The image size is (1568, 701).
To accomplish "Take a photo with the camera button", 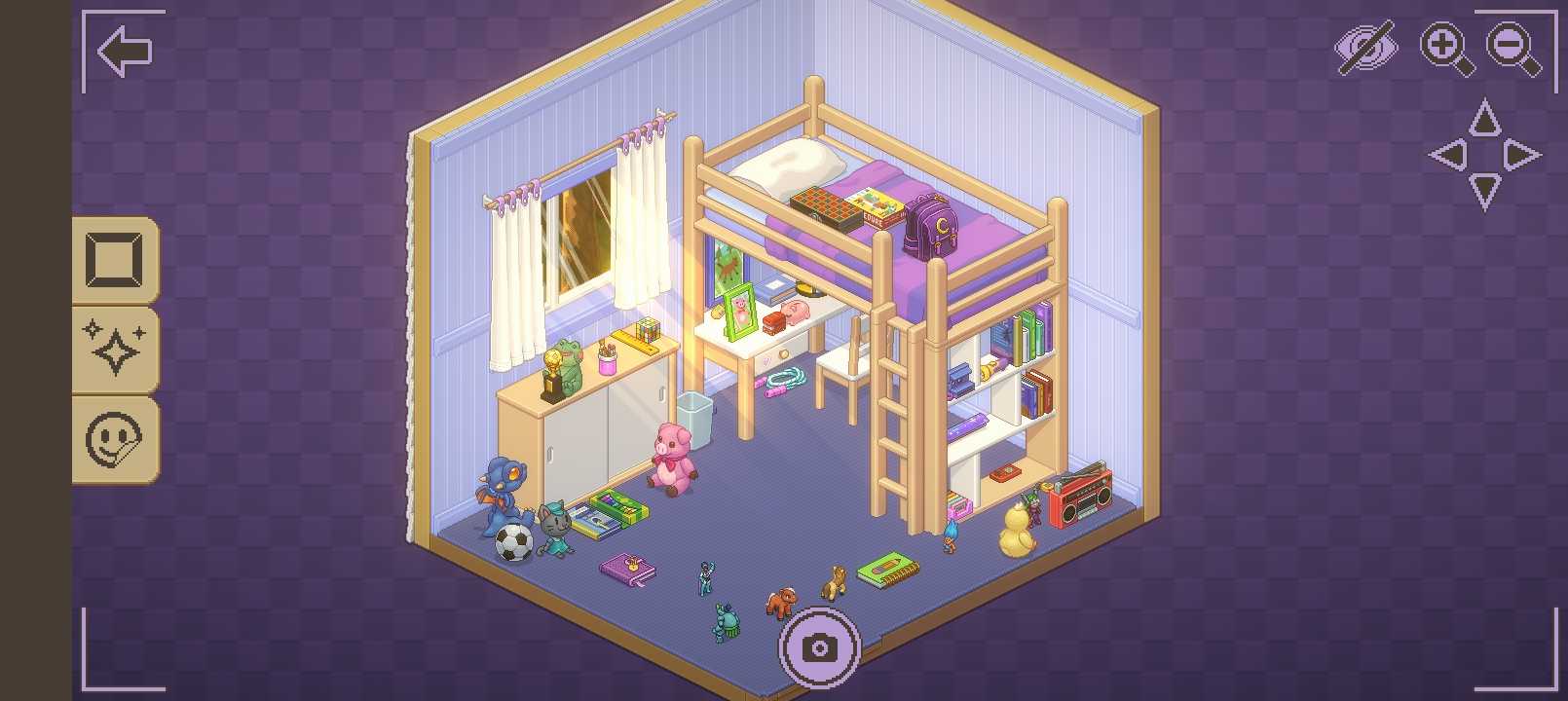I will tap(819, 646).
